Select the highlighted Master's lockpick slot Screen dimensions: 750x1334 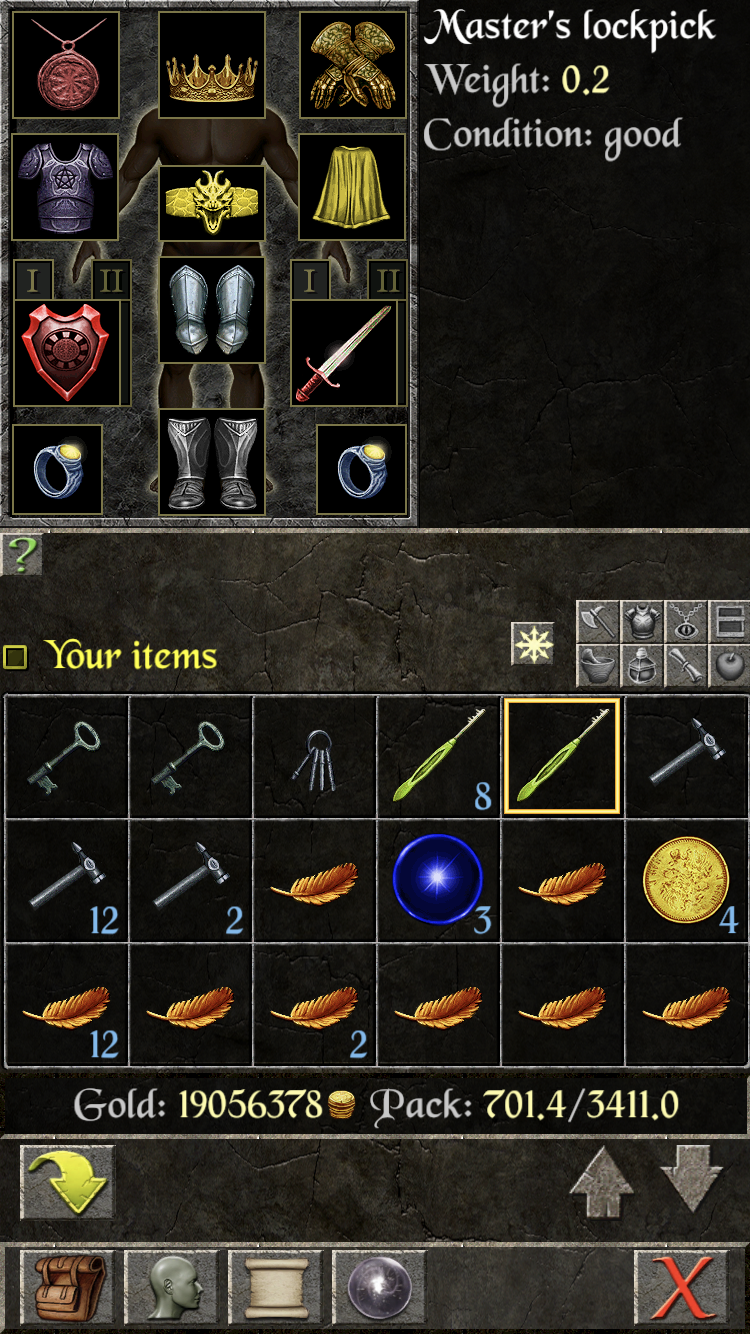562,757
